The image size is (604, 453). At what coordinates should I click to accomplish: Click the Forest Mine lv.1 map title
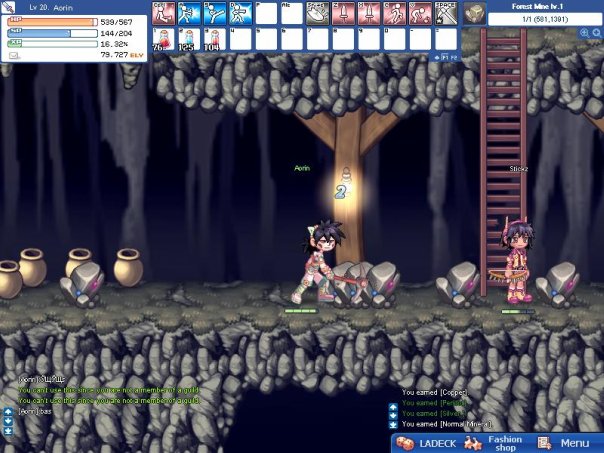(x=544, y=6)
